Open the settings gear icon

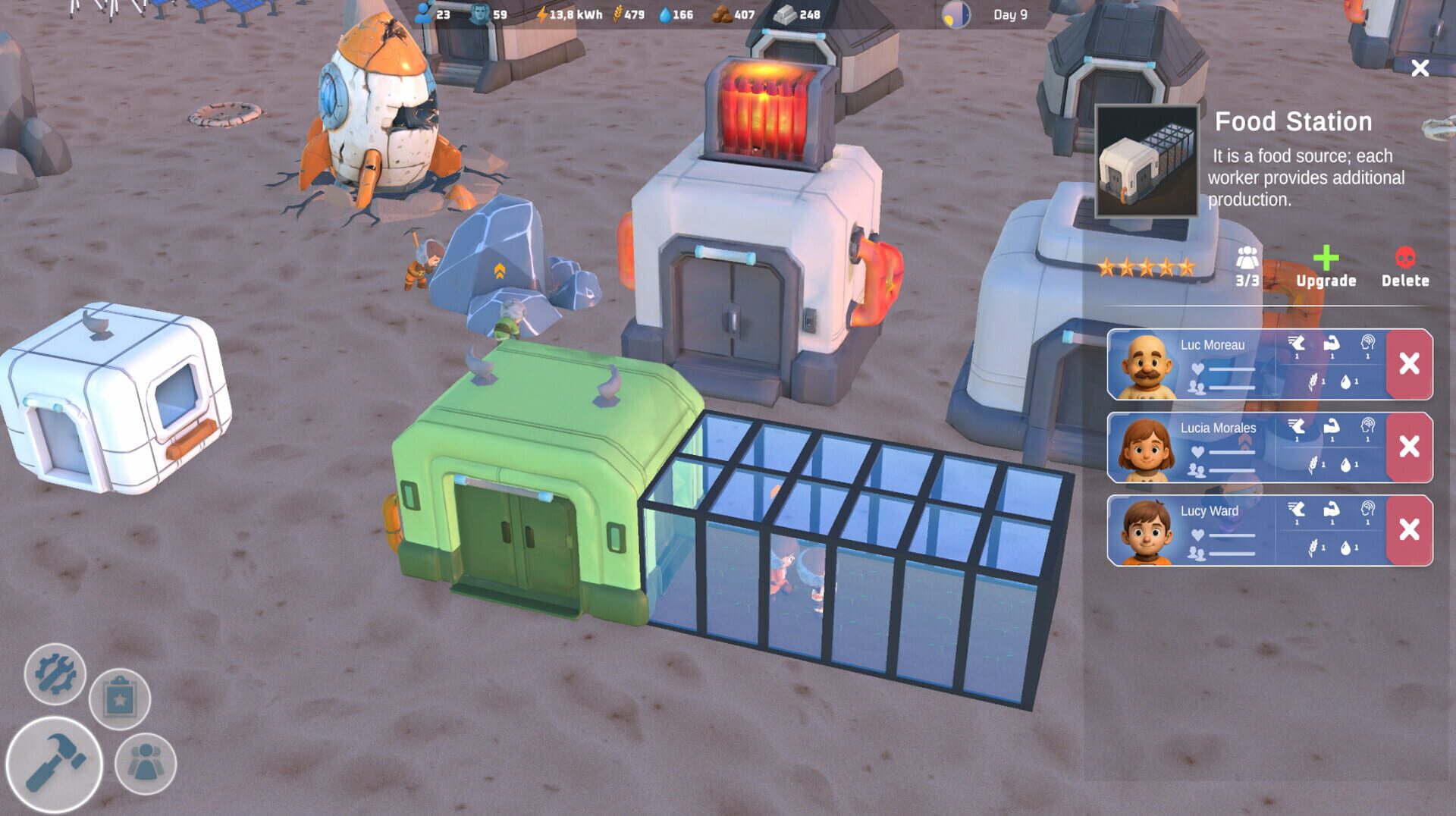pos(55,675)
